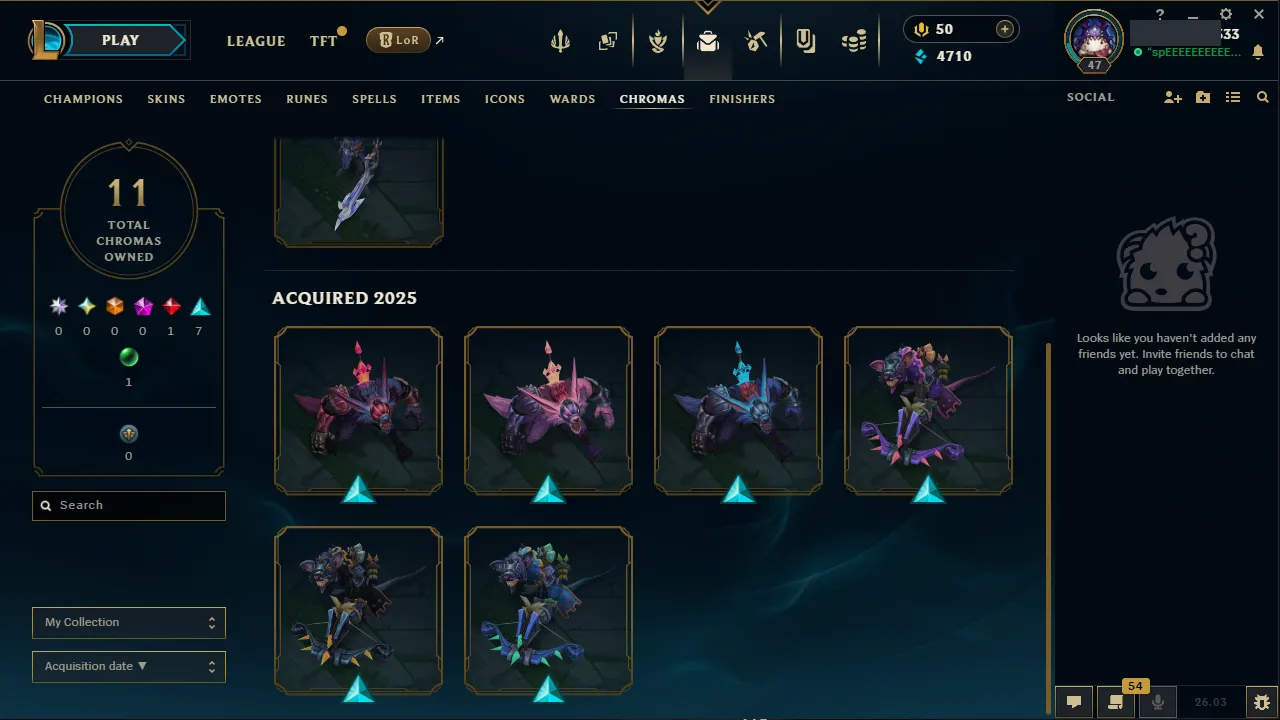
Task: Create a friend group with the folder-plus icon
Action: point(1202,97)
